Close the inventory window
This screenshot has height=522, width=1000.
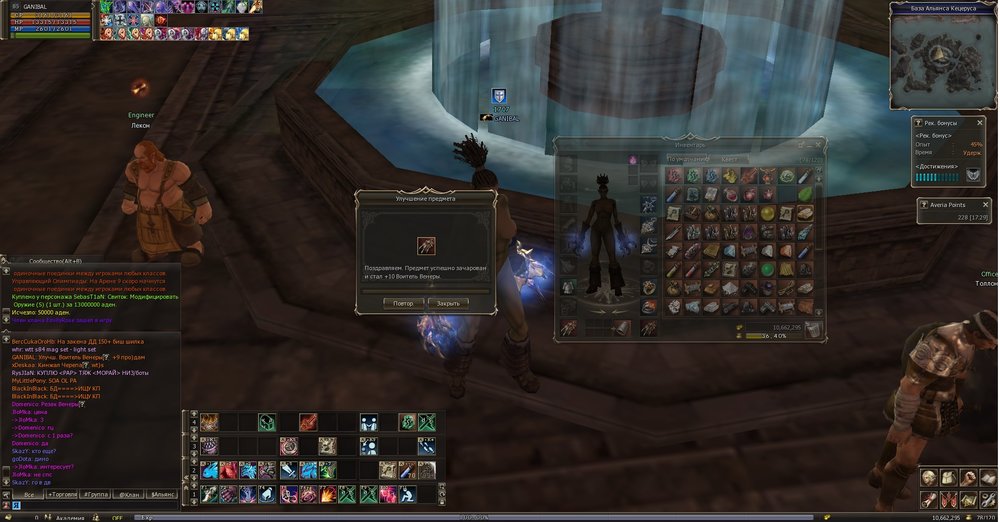tap(819, 145)
